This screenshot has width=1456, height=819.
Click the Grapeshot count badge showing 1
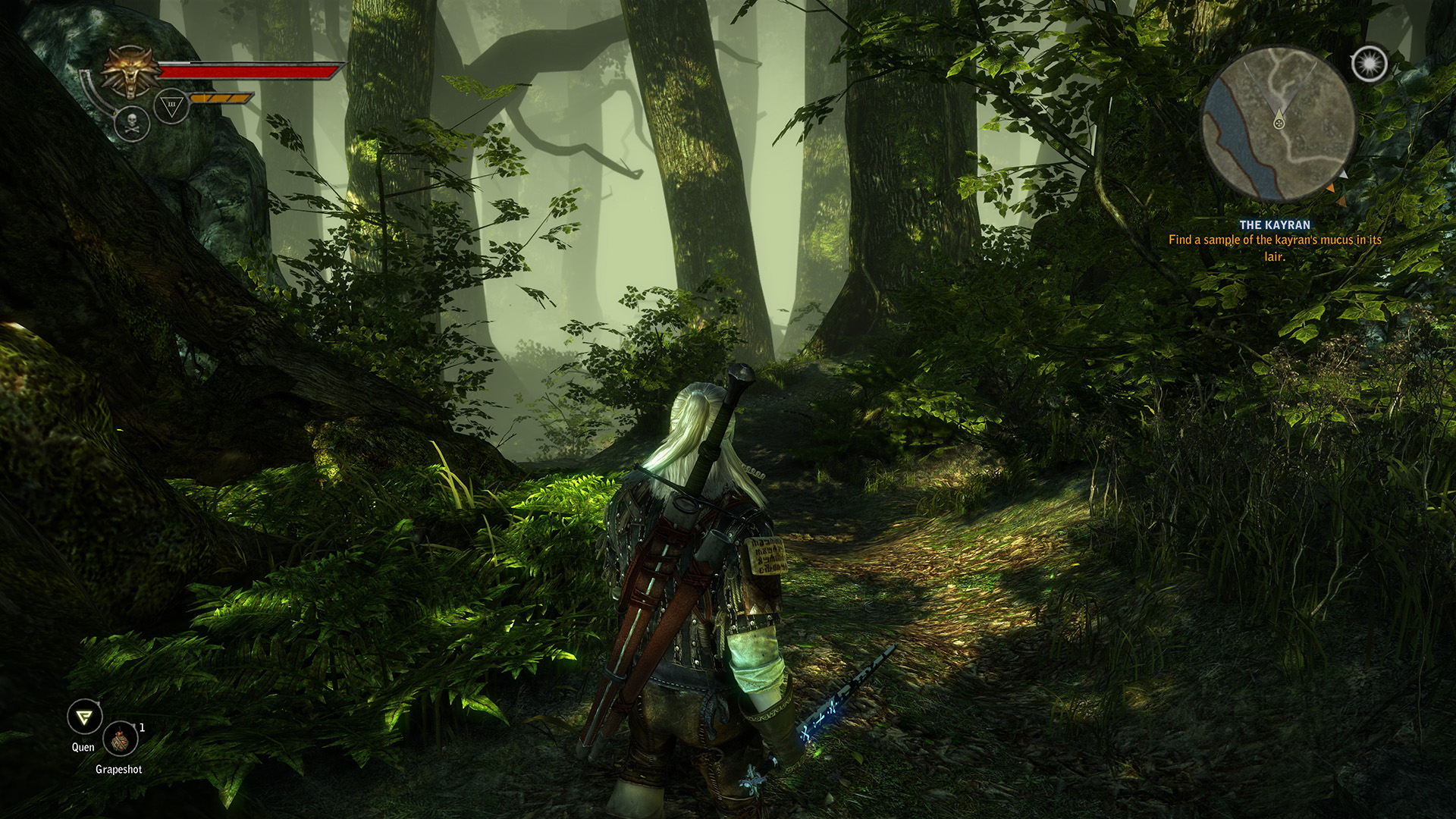click(142, 728)
